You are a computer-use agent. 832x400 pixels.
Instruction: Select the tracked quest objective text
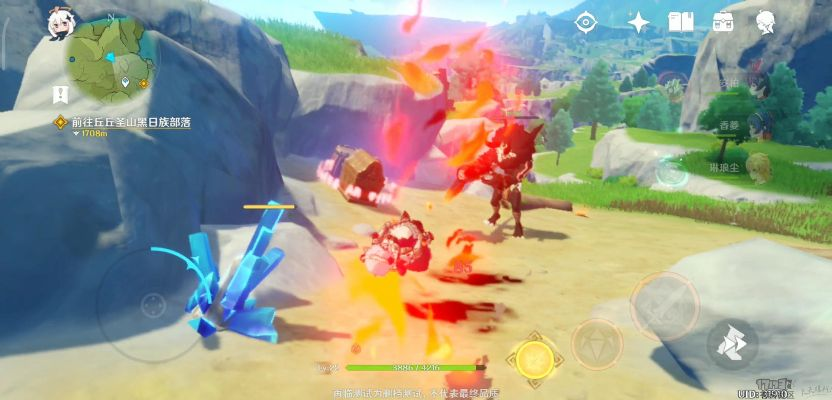tap(130, 122)
